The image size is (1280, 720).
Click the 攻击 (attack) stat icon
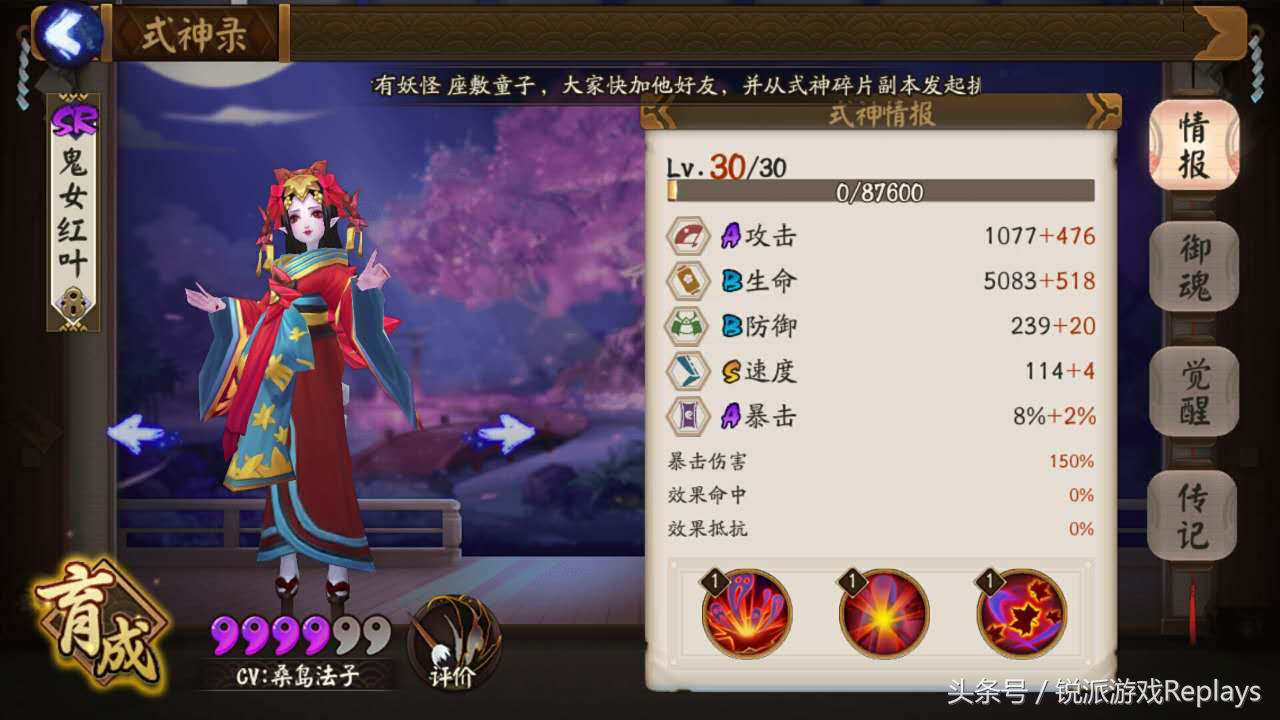click(688, 236)
